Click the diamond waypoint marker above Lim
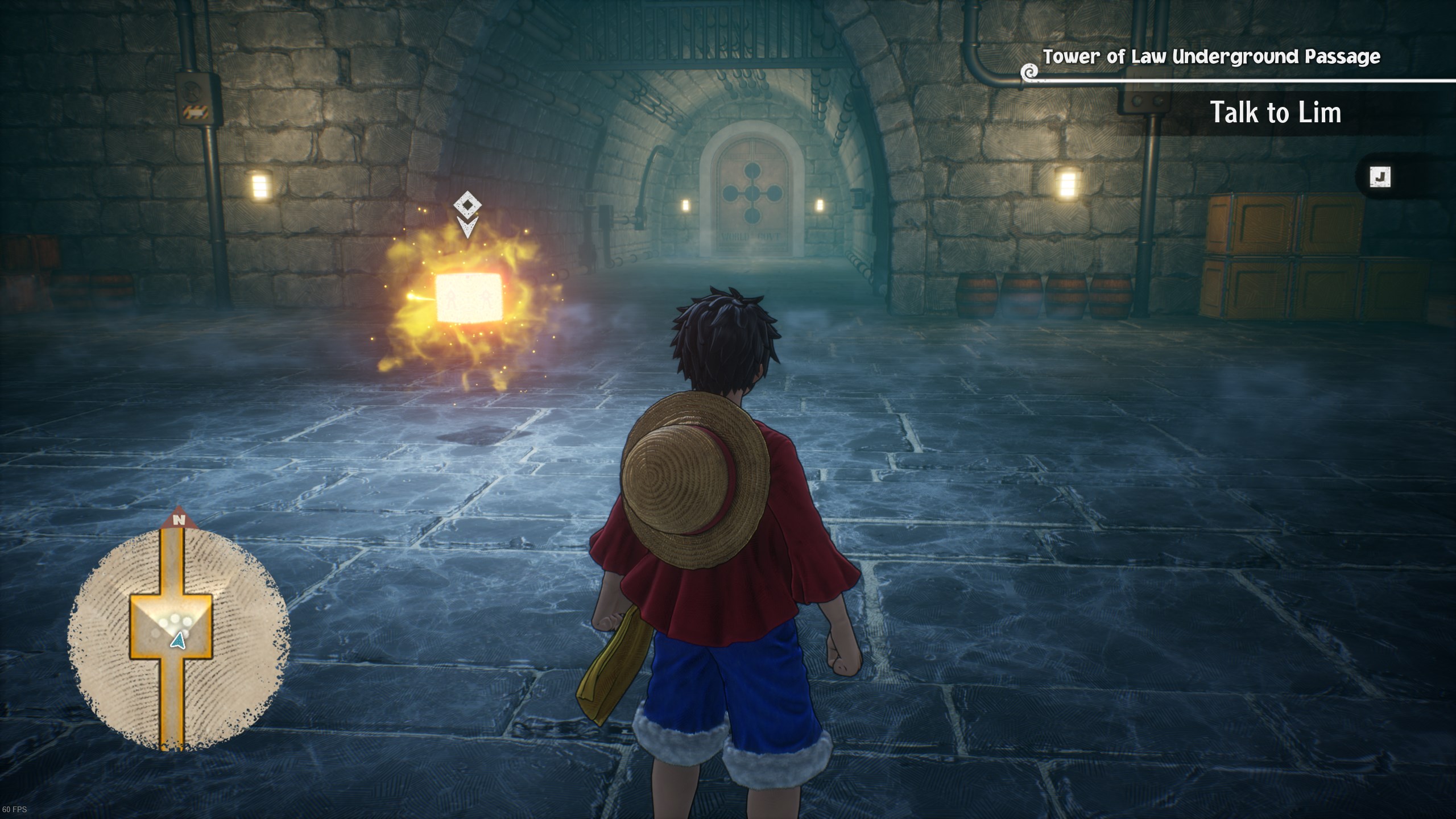This screenshot has width=1456, height=819. [468, 204]
